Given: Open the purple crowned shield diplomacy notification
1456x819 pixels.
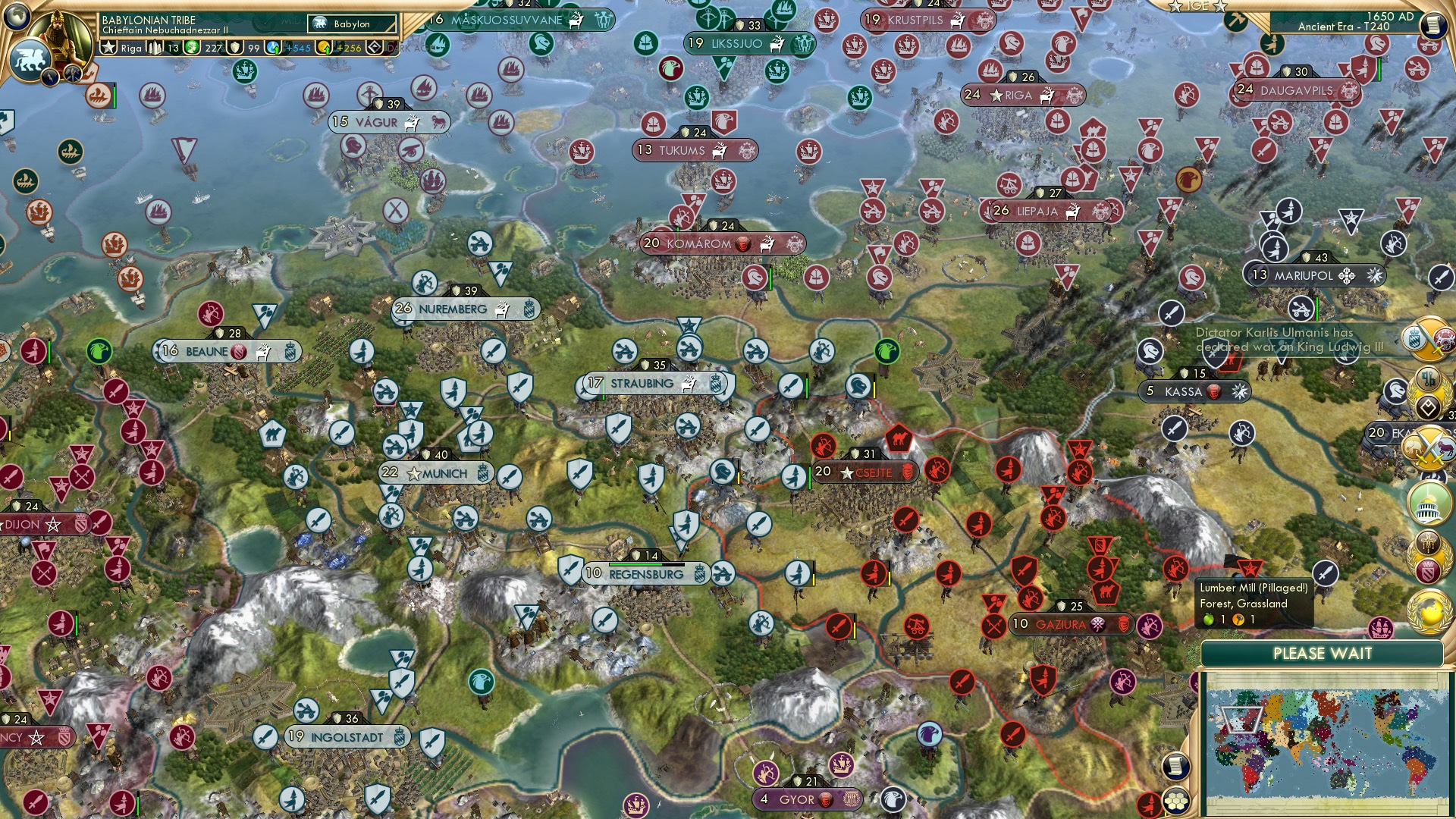Looking at the screenshot, I should pyautogui.click(x=1427, y=570).
